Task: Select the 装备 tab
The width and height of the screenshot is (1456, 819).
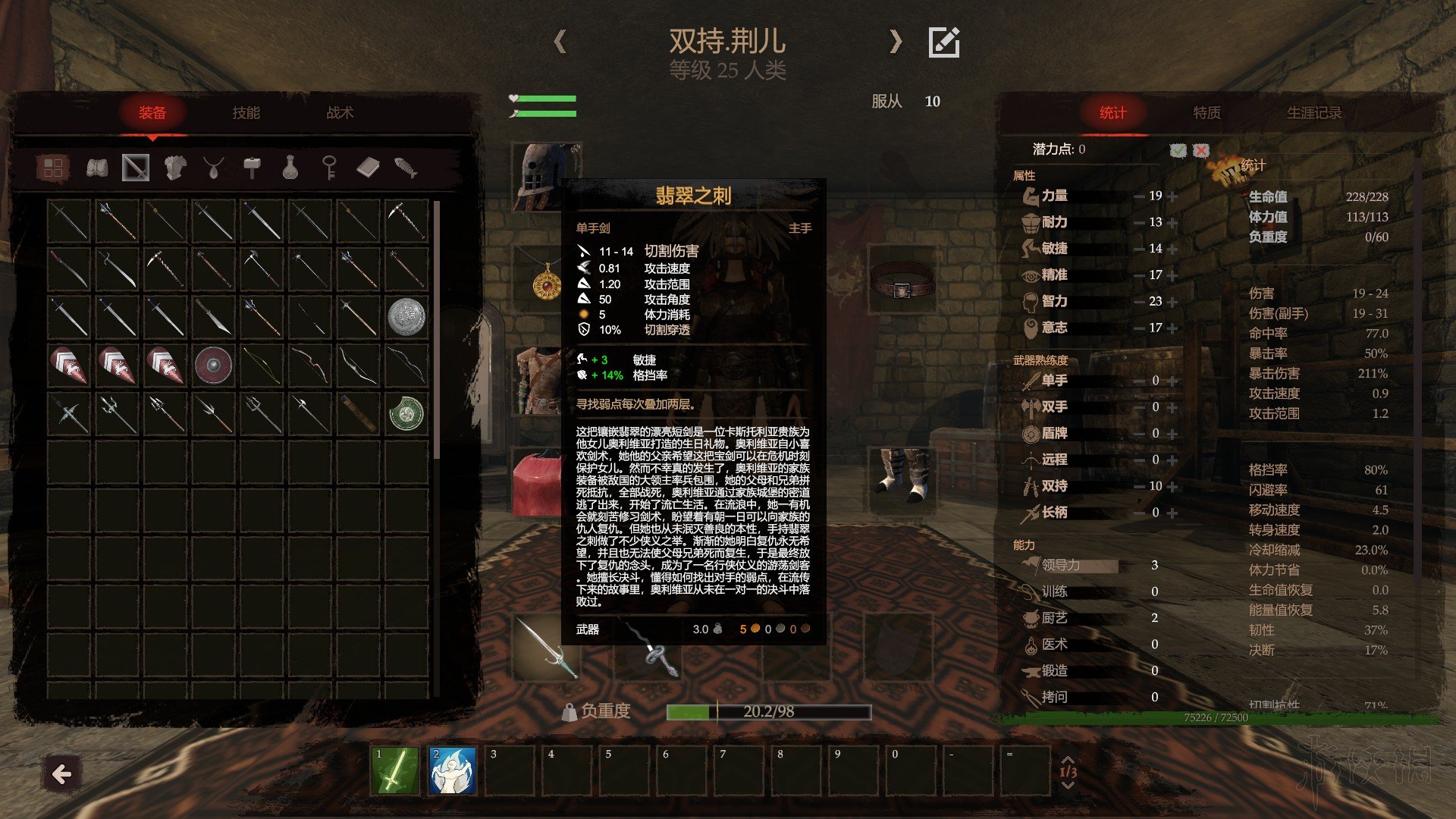Action: (x=152, y=113)
